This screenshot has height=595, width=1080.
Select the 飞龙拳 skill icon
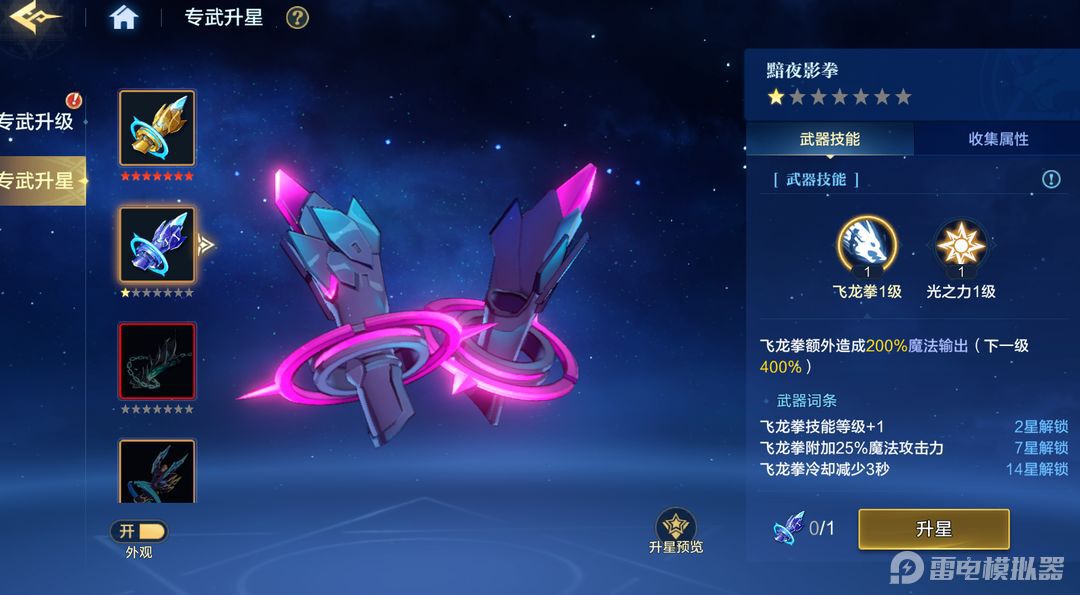point(866,246)
